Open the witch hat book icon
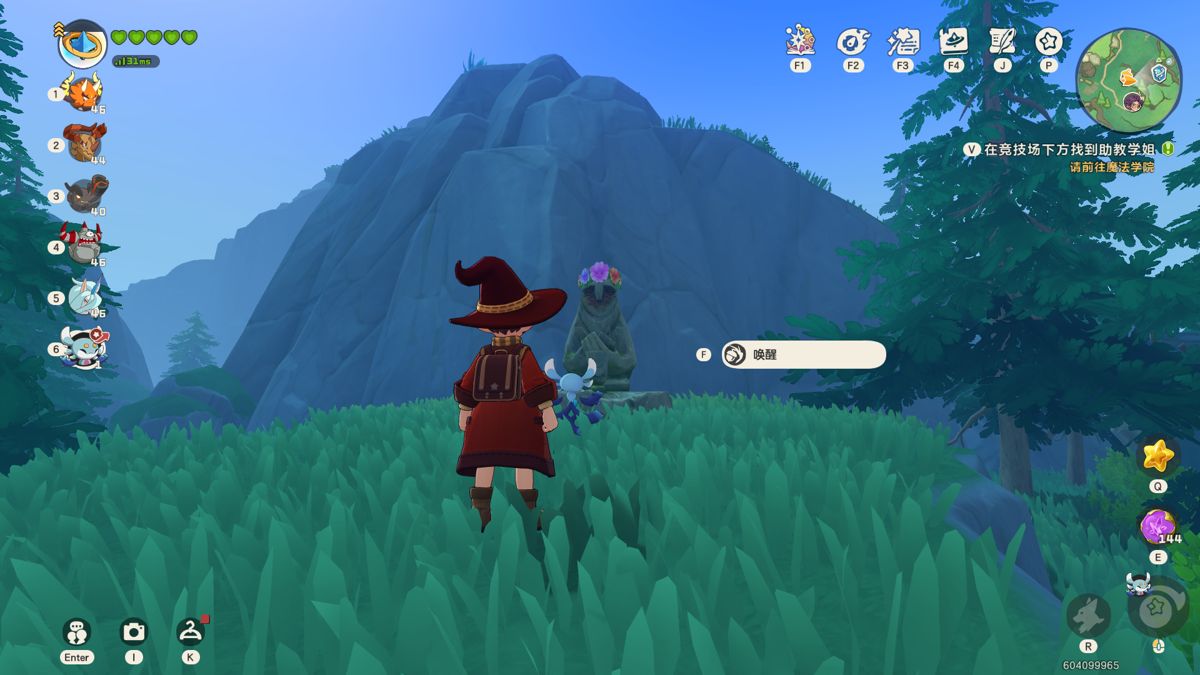 953,41
